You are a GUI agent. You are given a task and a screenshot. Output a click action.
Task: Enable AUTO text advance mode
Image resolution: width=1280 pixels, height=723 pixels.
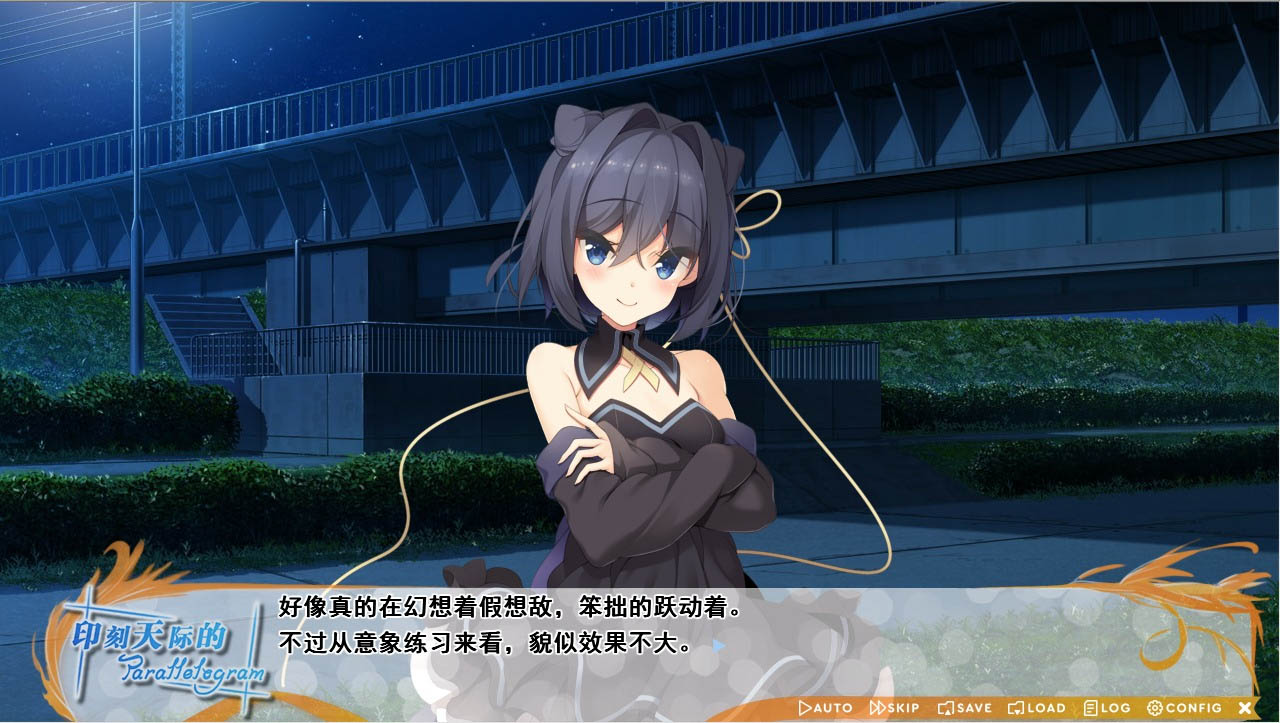[825, 708]
